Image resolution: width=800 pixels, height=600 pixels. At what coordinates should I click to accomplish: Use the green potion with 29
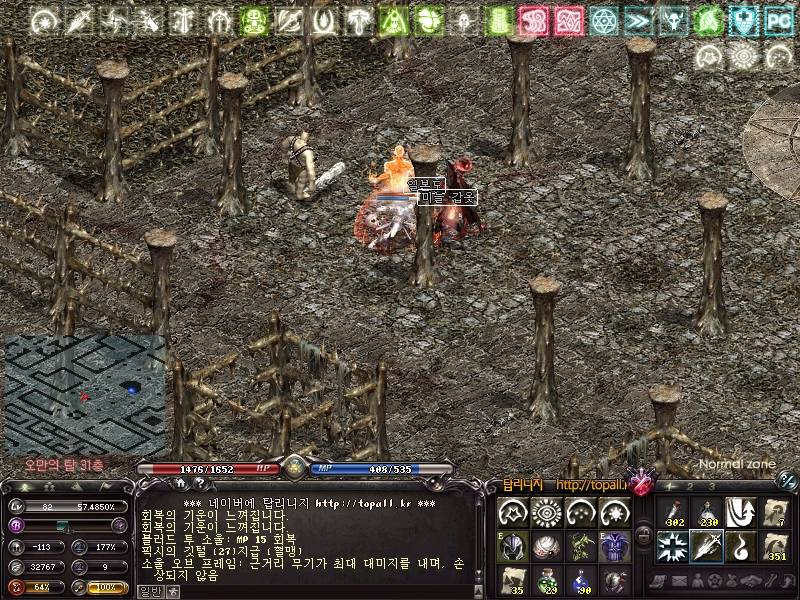pyautogui.click(x=547, y=579)
